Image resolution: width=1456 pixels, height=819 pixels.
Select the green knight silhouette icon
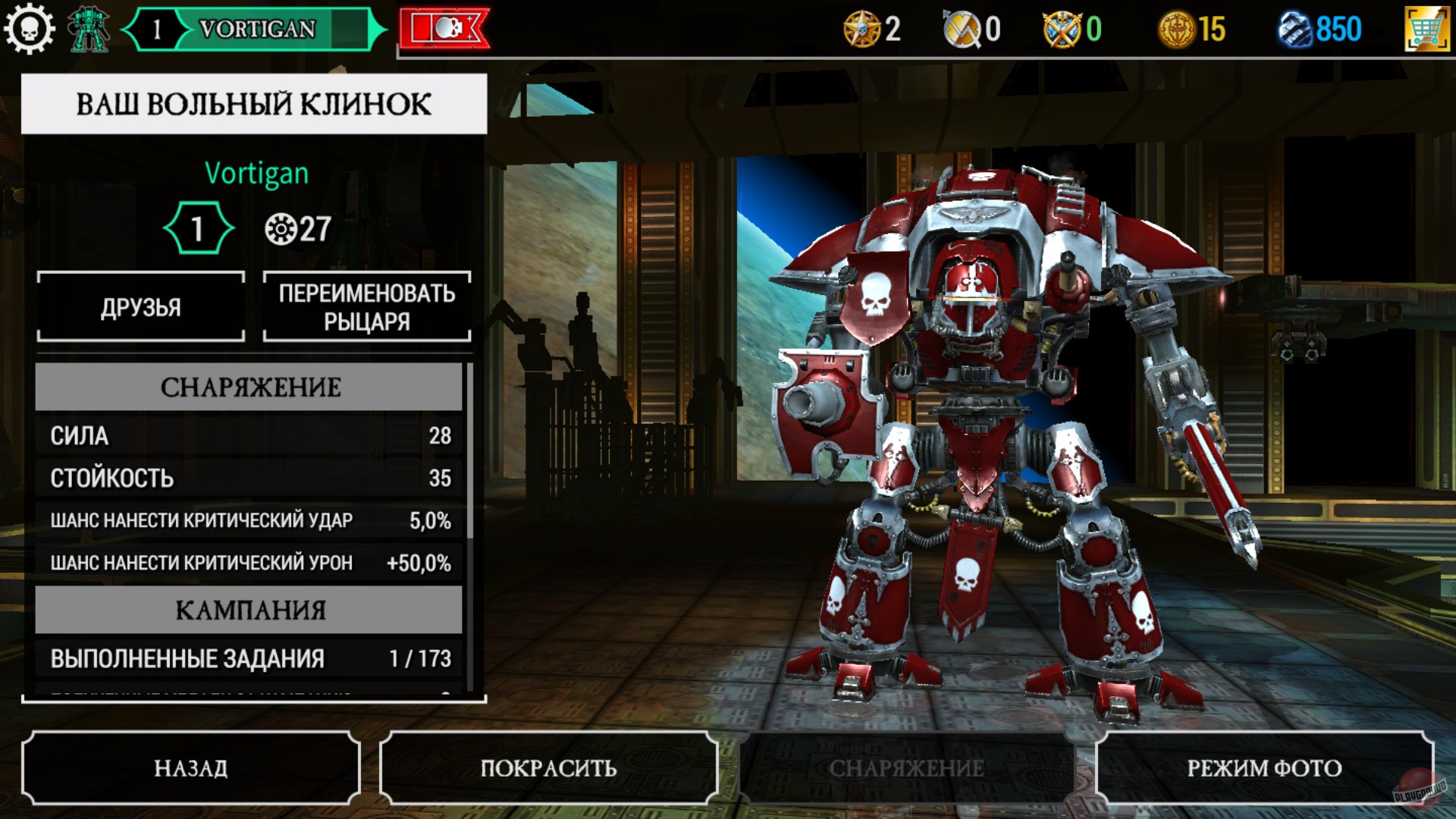tap(88, 29)
